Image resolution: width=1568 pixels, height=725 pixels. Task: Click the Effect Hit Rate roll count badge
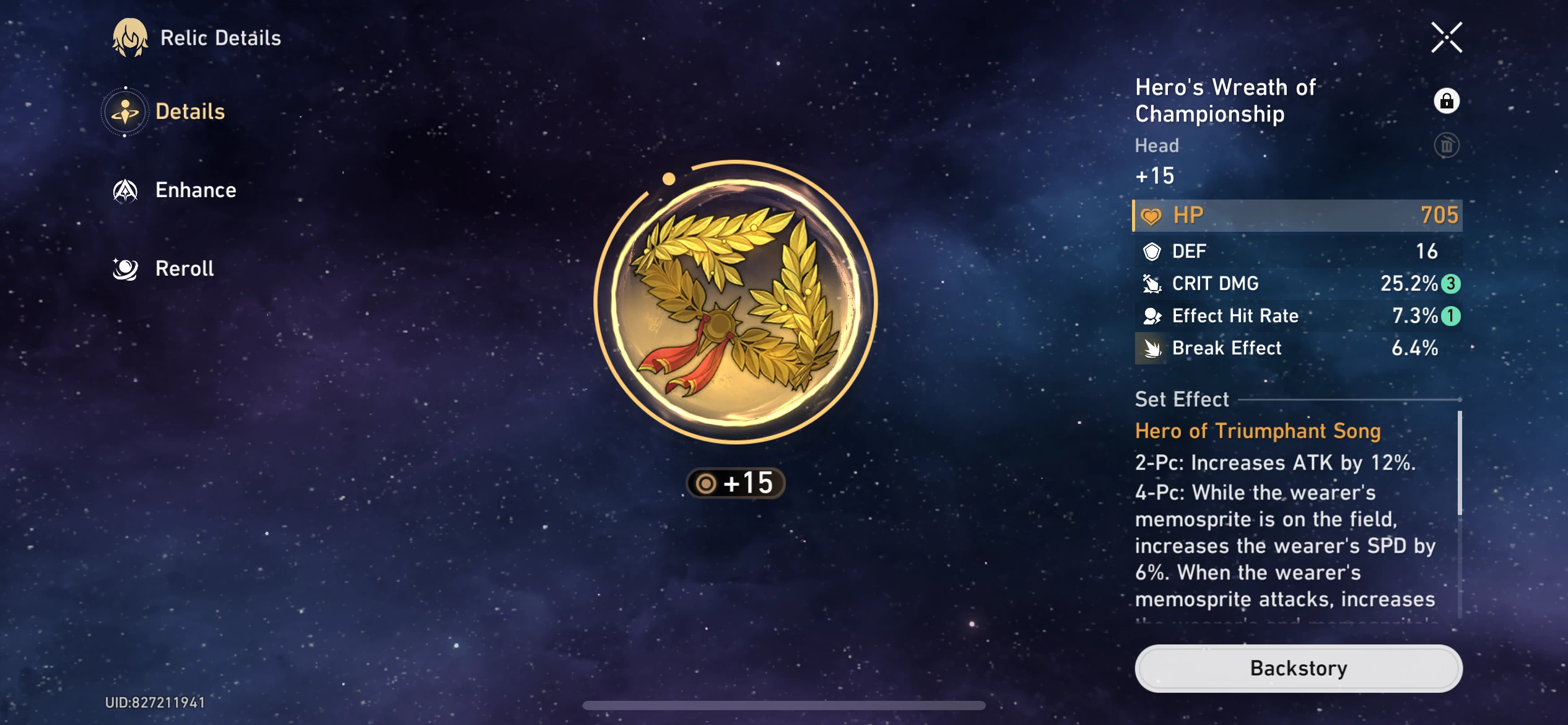(x=1449, y=316)
